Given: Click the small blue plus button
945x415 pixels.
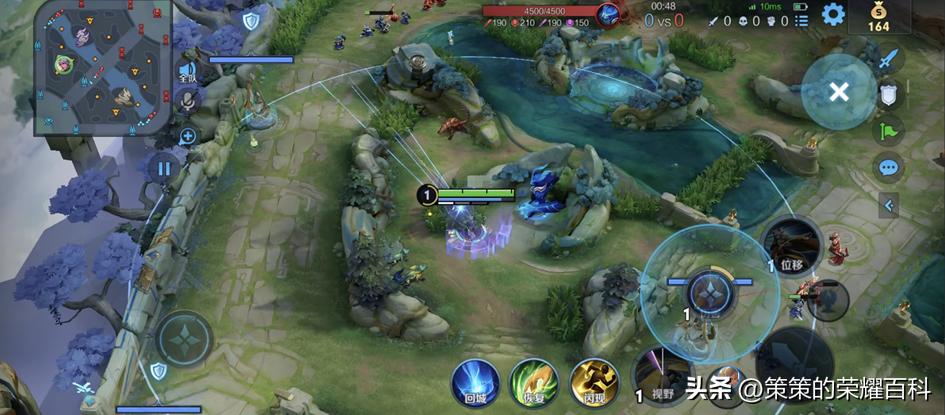Looking at the screenshot, I should 187,136.
